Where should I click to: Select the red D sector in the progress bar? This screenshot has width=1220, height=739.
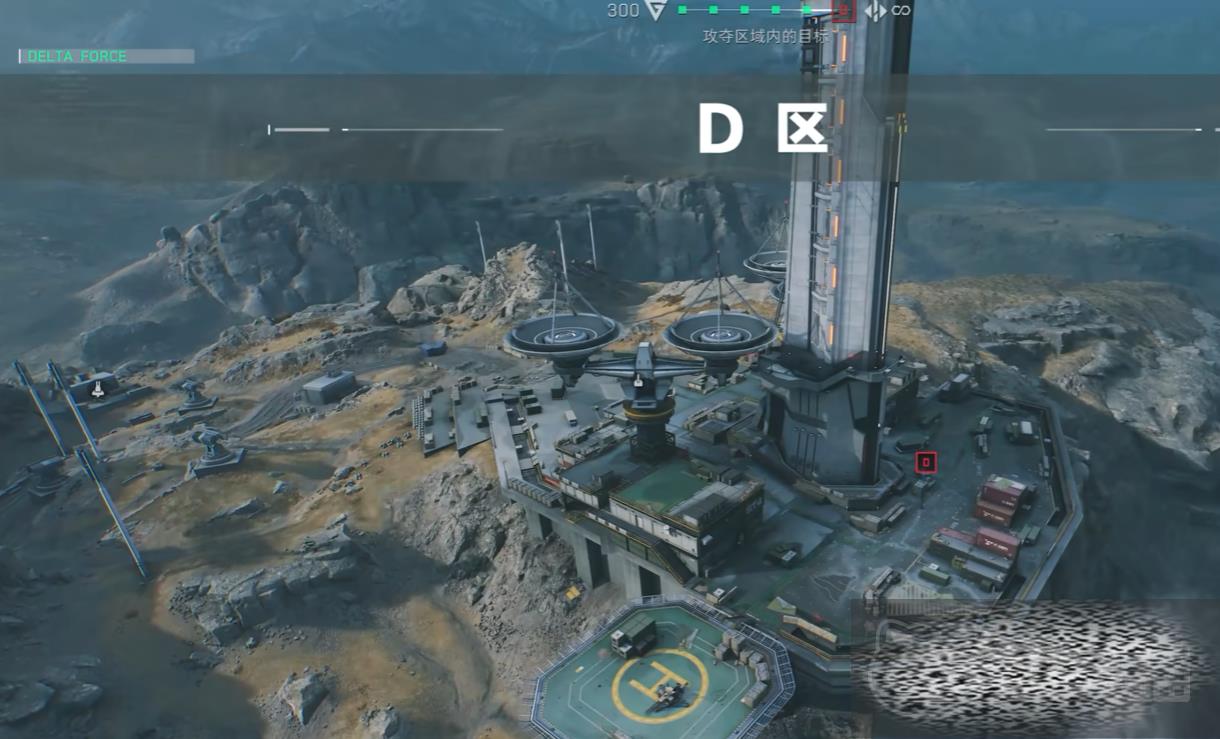(x=843, y=10)
